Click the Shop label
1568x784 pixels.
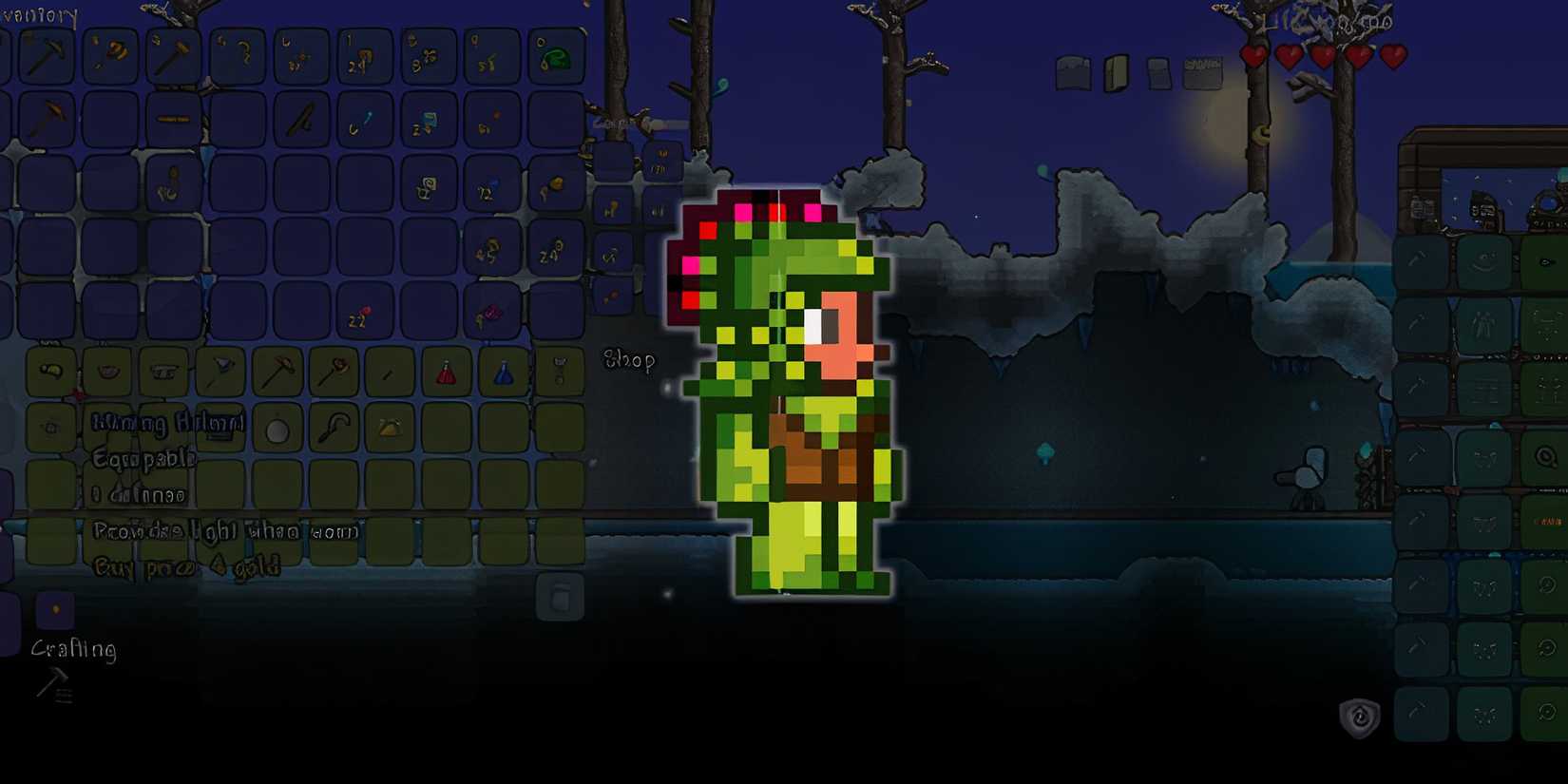point(630,360)
